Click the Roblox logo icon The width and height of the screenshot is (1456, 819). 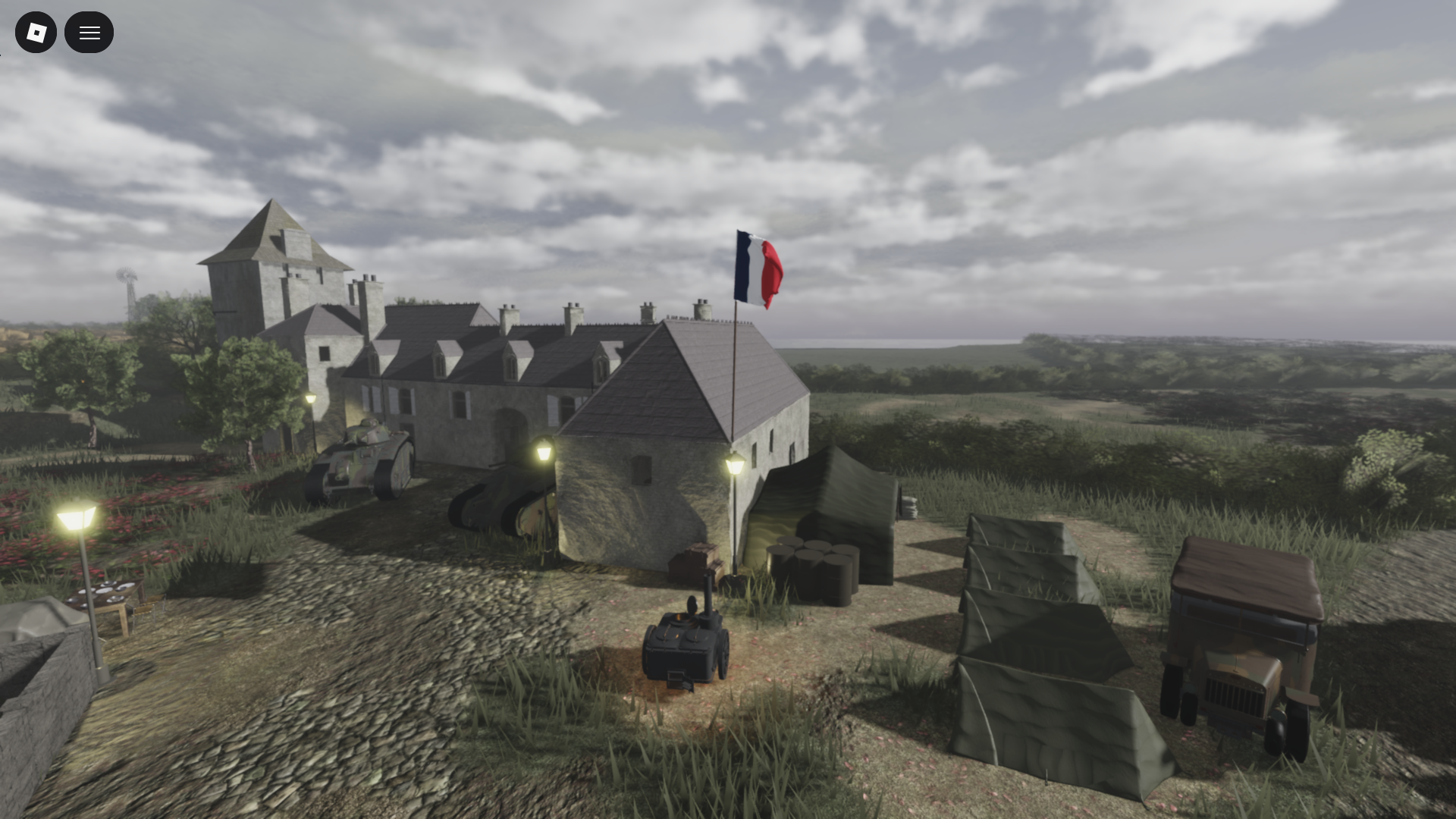point(36,32)
